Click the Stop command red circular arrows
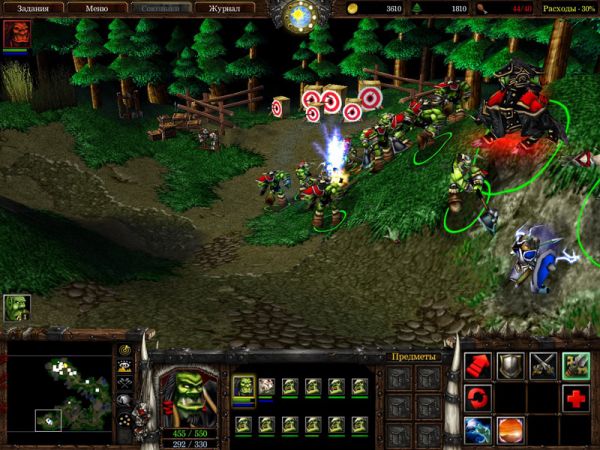 (479, 399)
